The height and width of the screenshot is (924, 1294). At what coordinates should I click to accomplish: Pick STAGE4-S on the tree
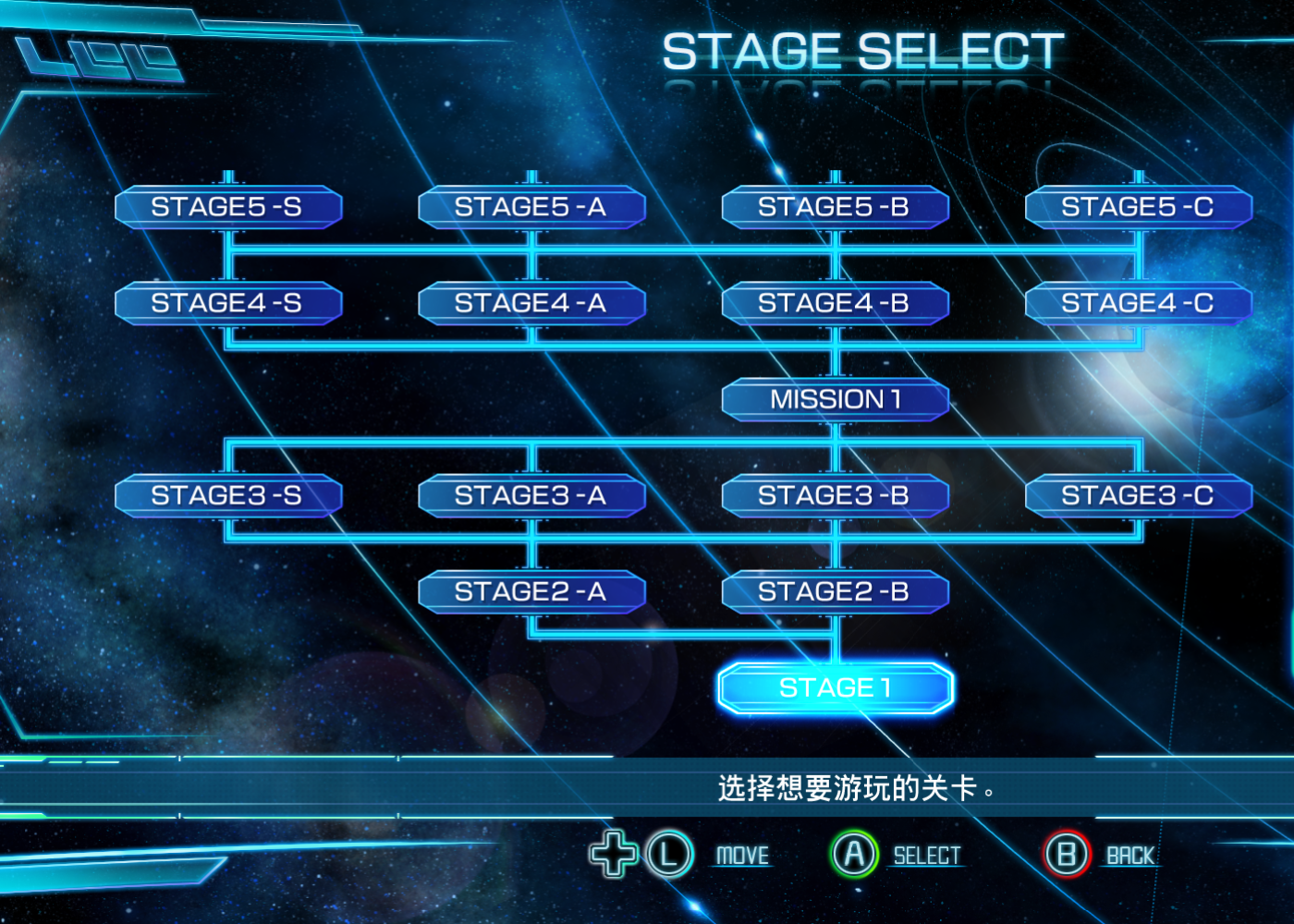tap(227, 303)
